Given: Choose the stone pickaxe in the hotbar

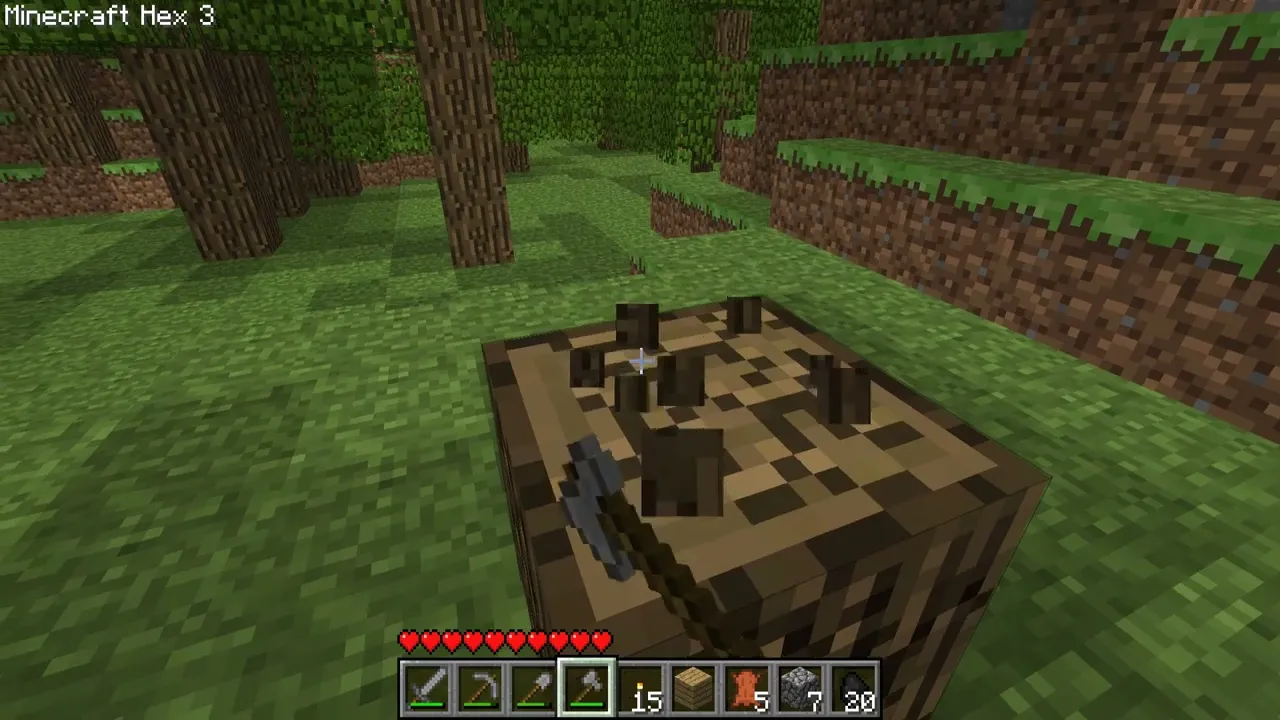Looking at the screenshot, I should coord(480,688).
